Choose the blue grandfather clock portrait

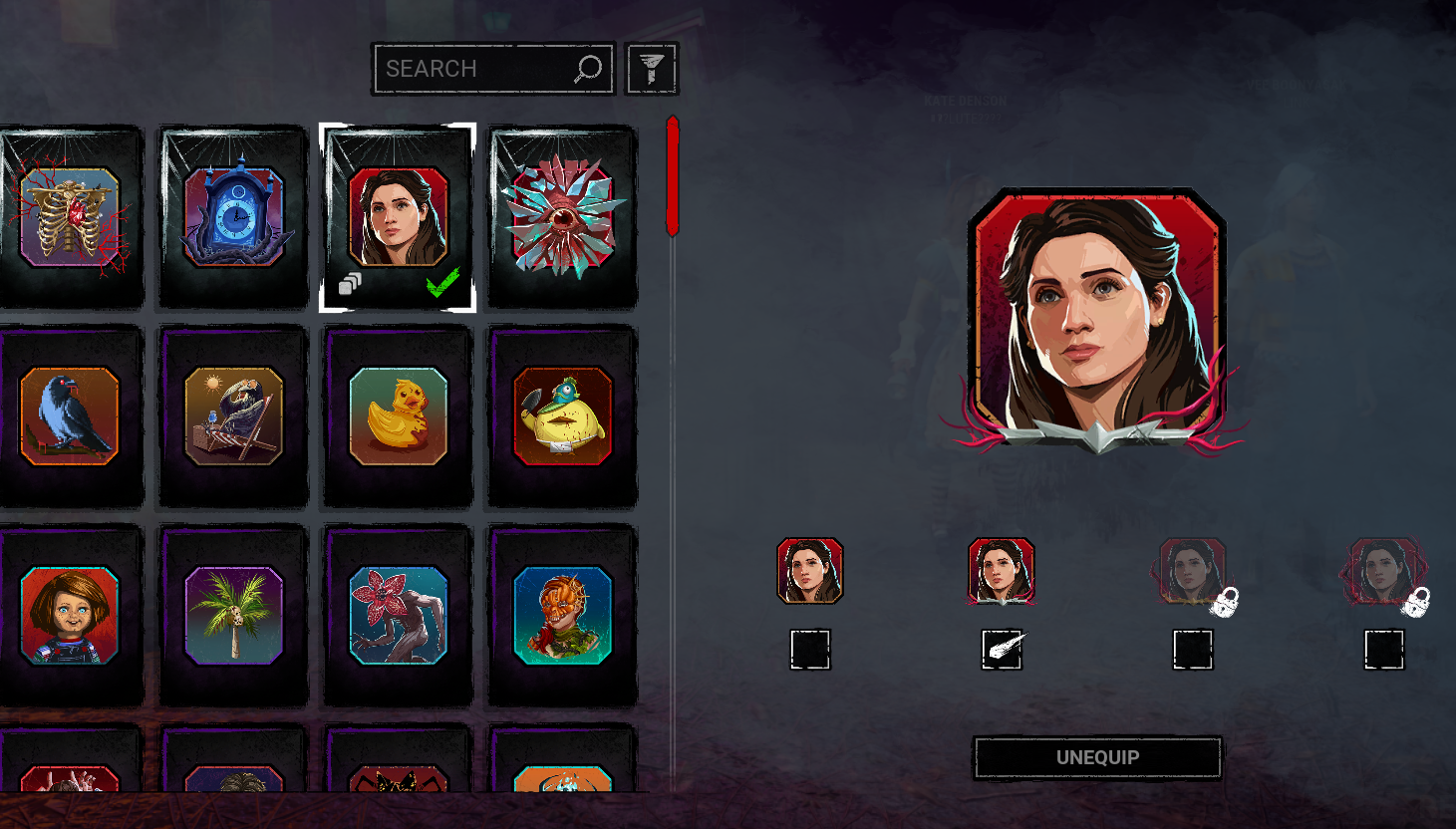pyautogui.click(x=234, y=216)
